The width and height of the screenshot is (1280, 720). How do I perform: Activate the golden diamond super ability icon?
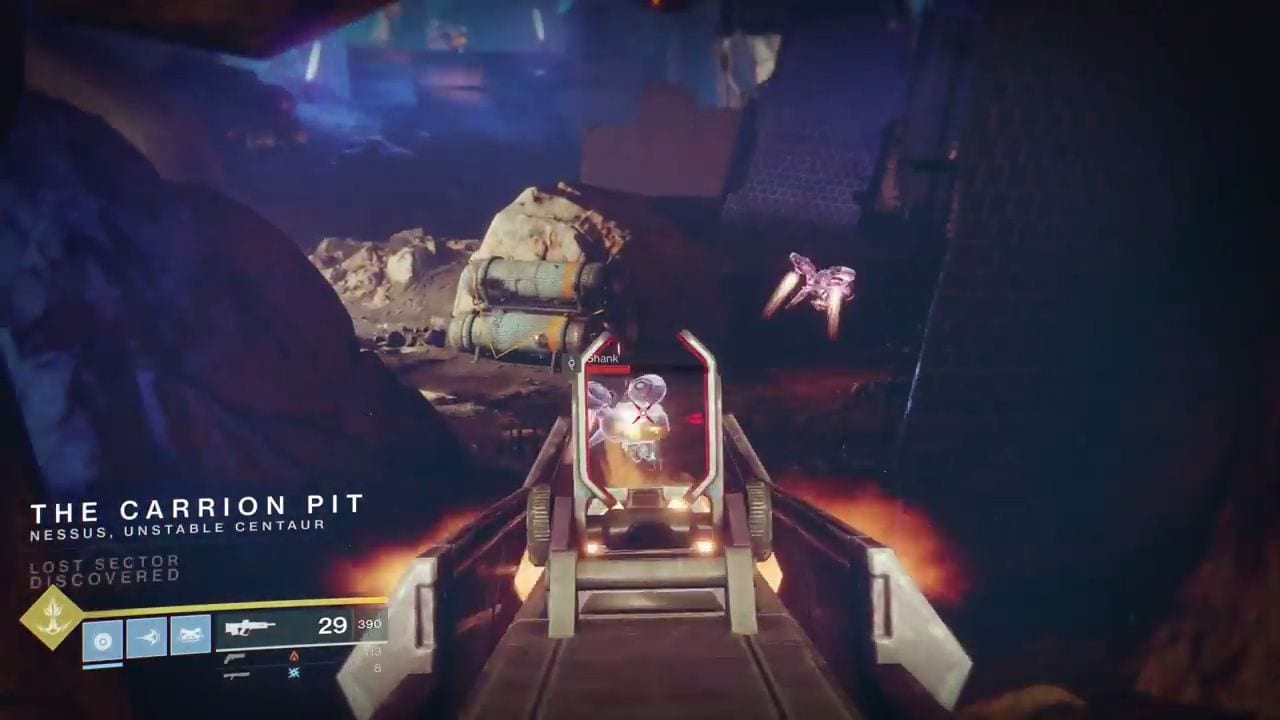click(51, 617)
